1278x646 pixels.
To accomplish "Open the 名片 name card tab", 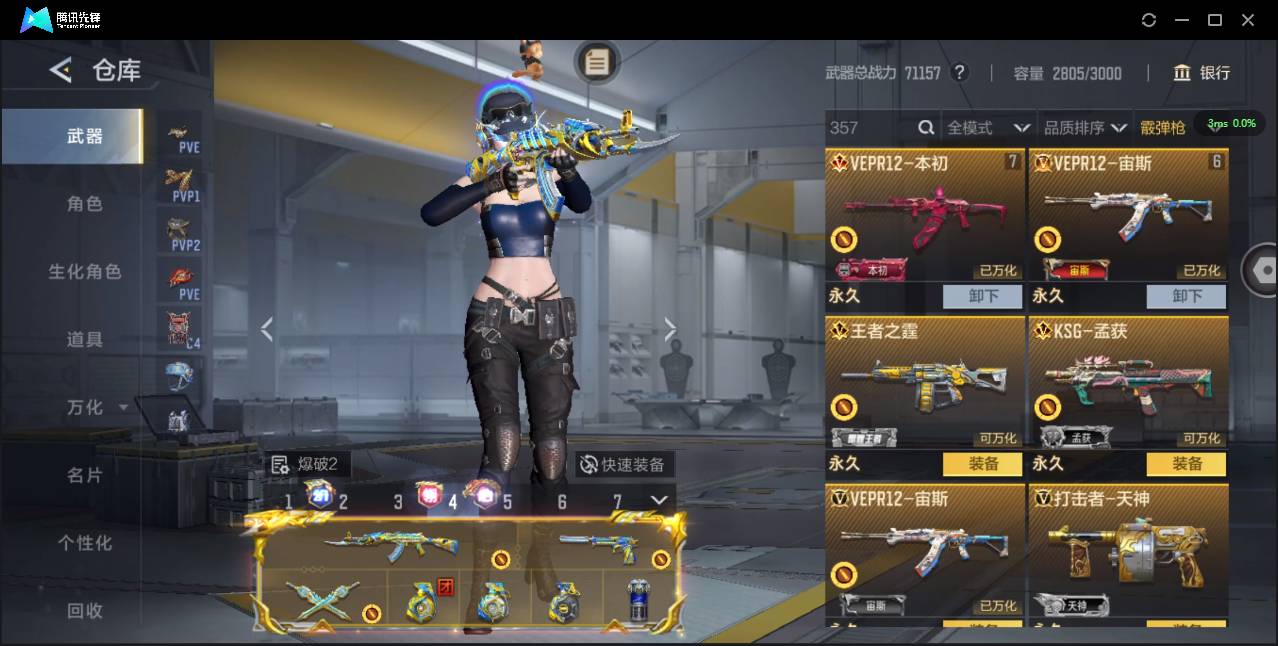I will coord(85,476).
